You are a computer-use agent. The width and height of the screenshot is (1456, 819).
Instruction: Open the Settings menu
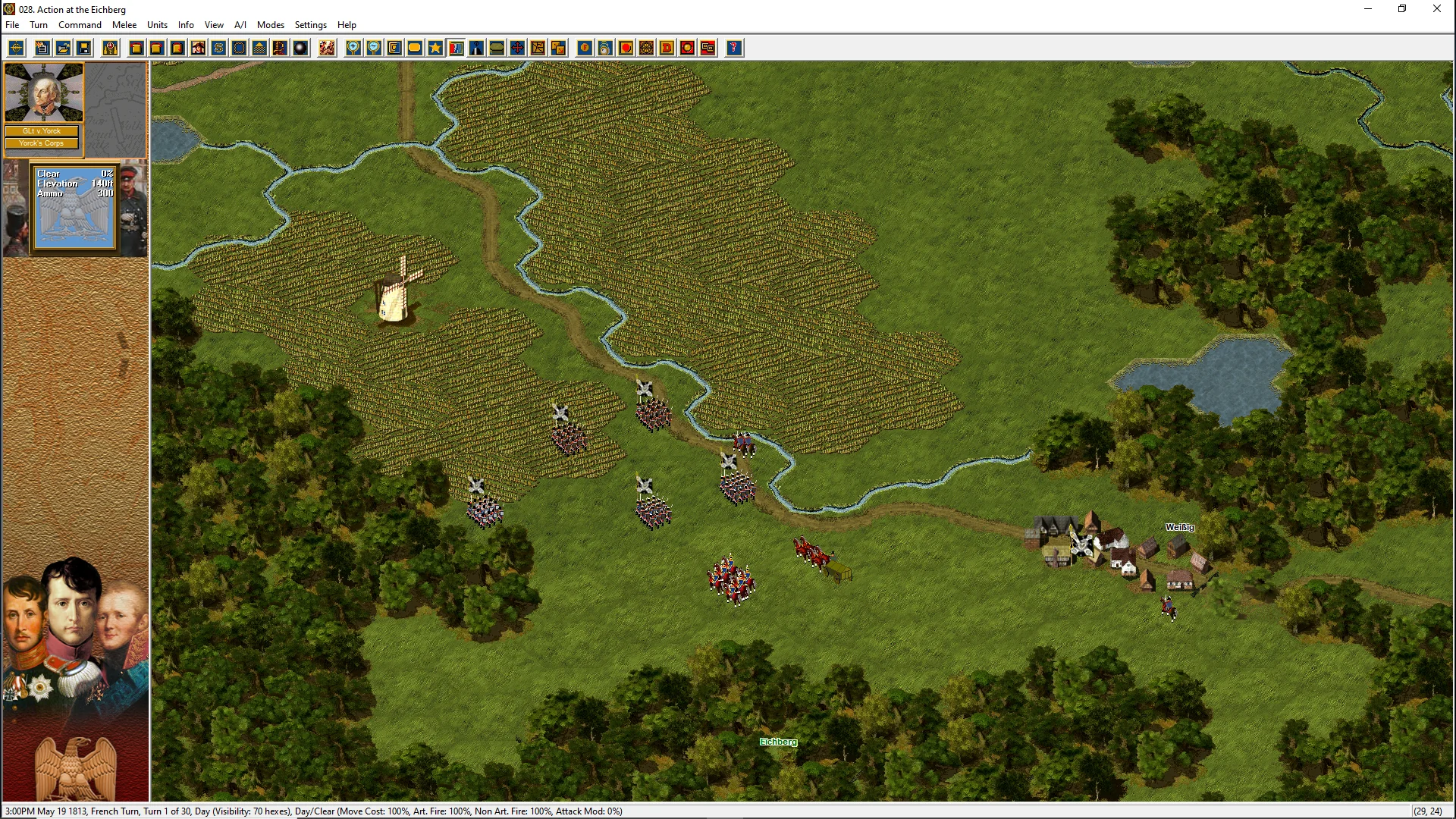point(310,25)
